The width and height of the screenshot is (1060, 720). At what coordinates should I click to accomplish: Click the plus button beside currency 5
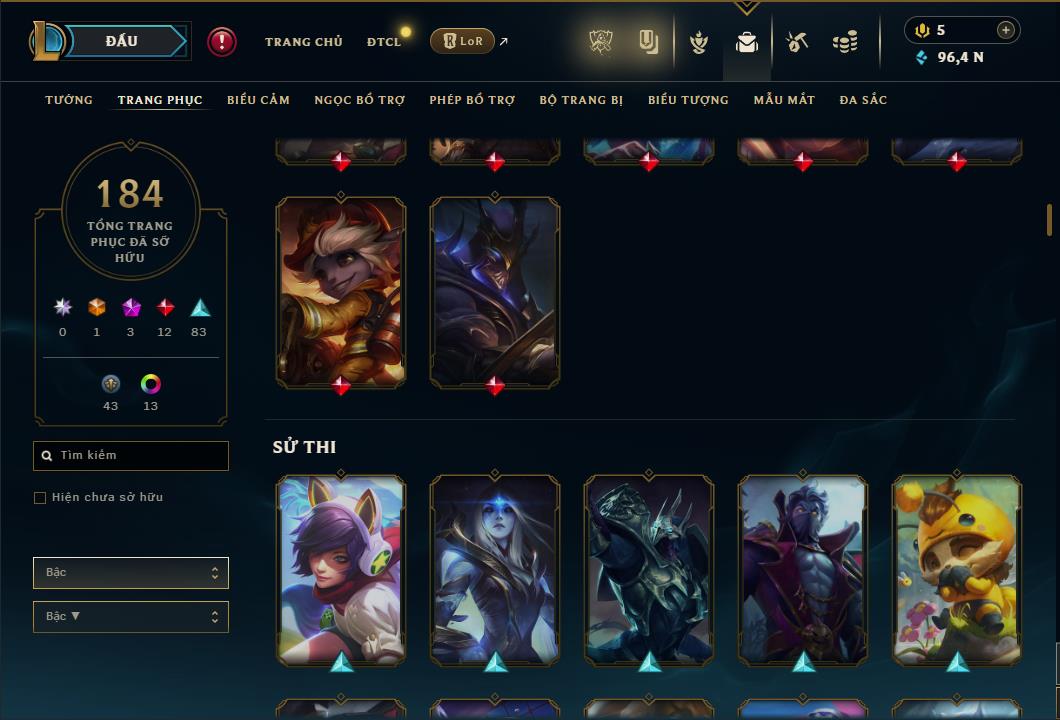pos(1006,30)
